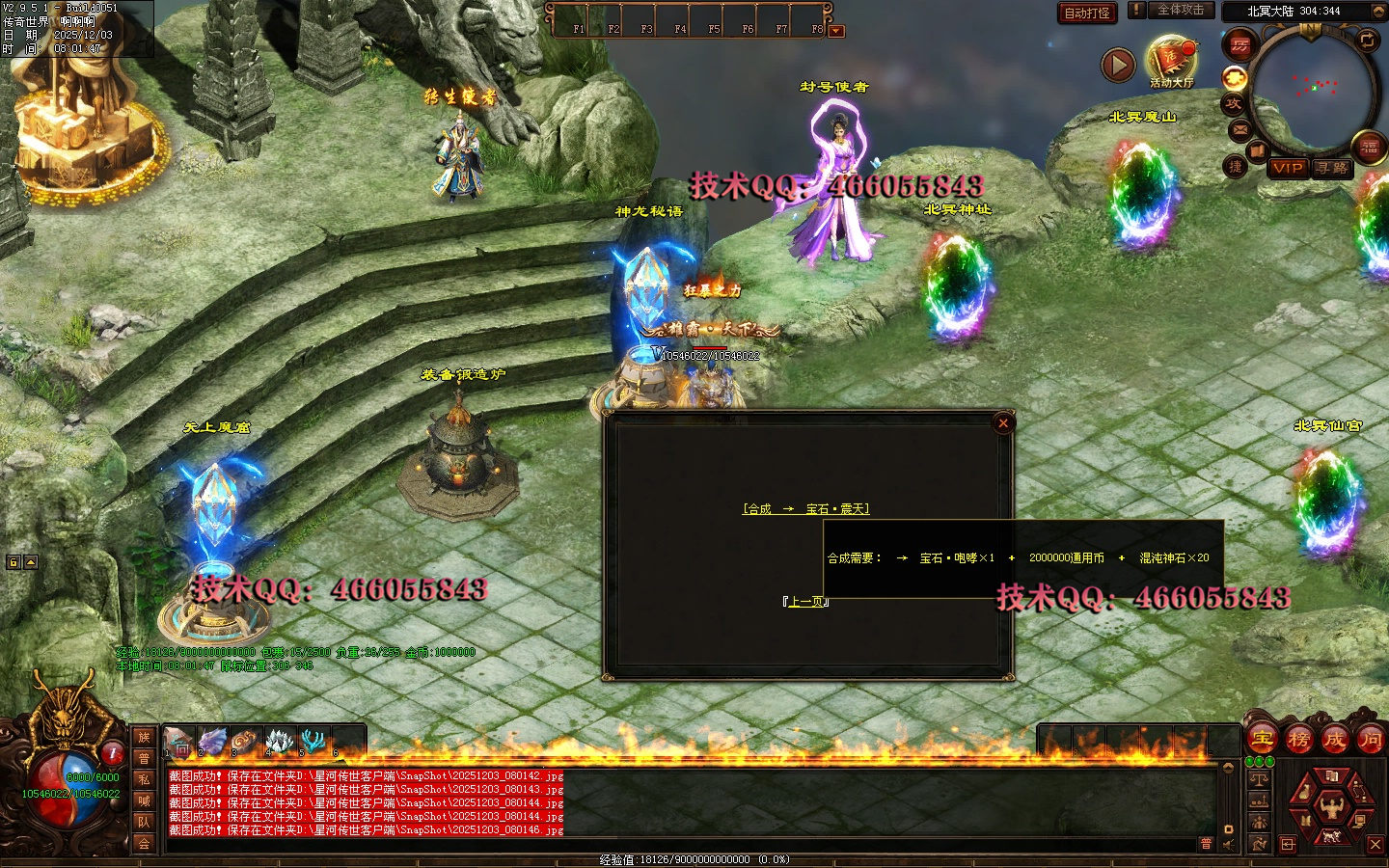
Task: Open the VIP panel
Action: (x=1288, y=168)
